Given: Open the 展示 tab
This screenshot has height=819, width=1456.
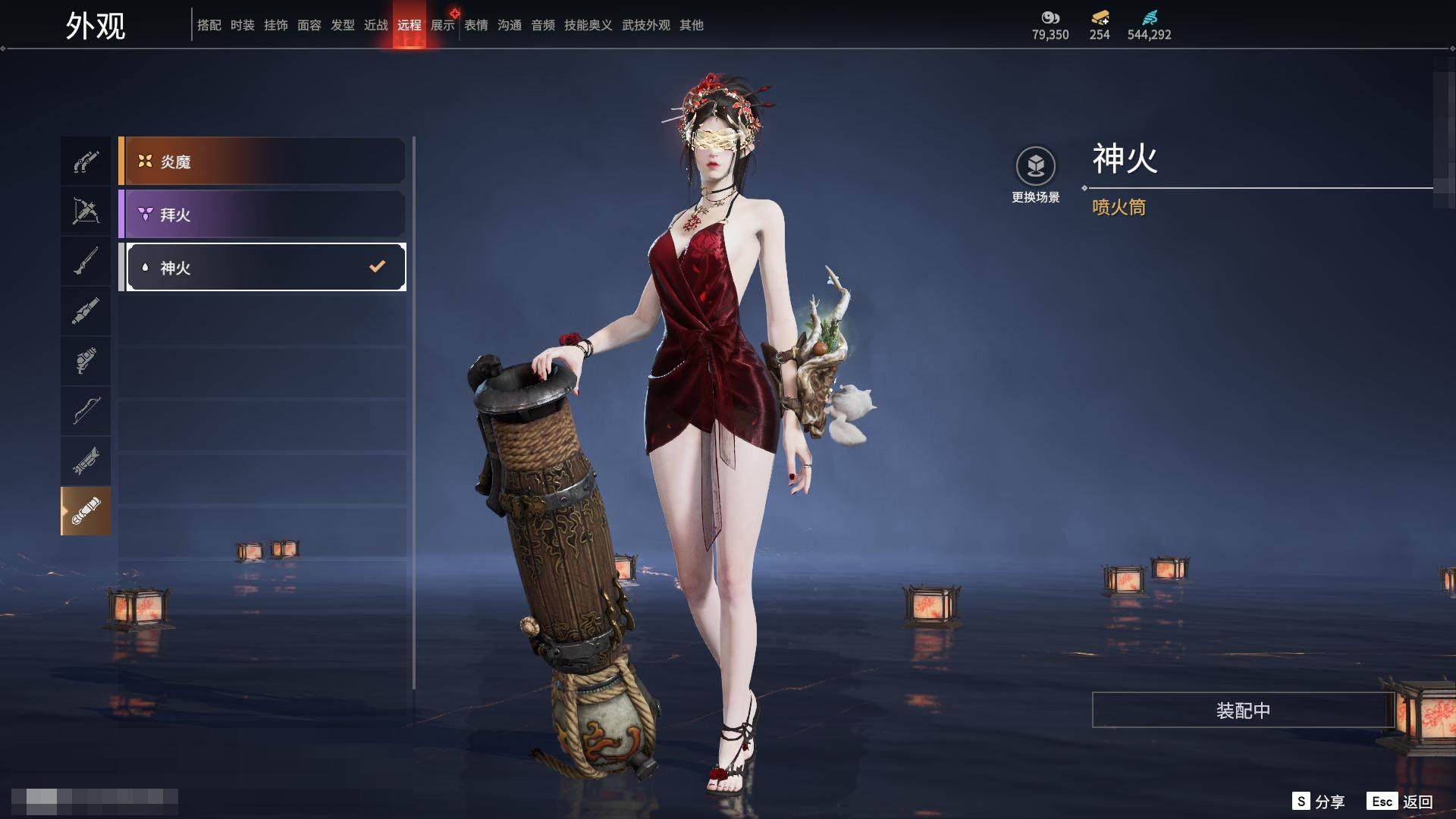Looking at the screenshot, I should [x=443, y=26].
